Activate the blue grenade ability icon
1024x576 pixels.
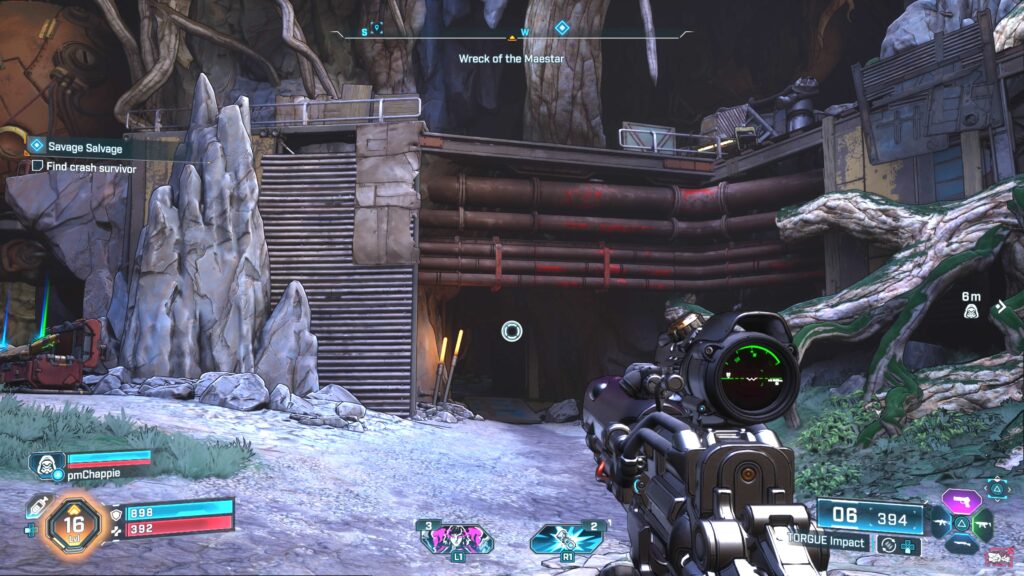(x=568, y=538)
